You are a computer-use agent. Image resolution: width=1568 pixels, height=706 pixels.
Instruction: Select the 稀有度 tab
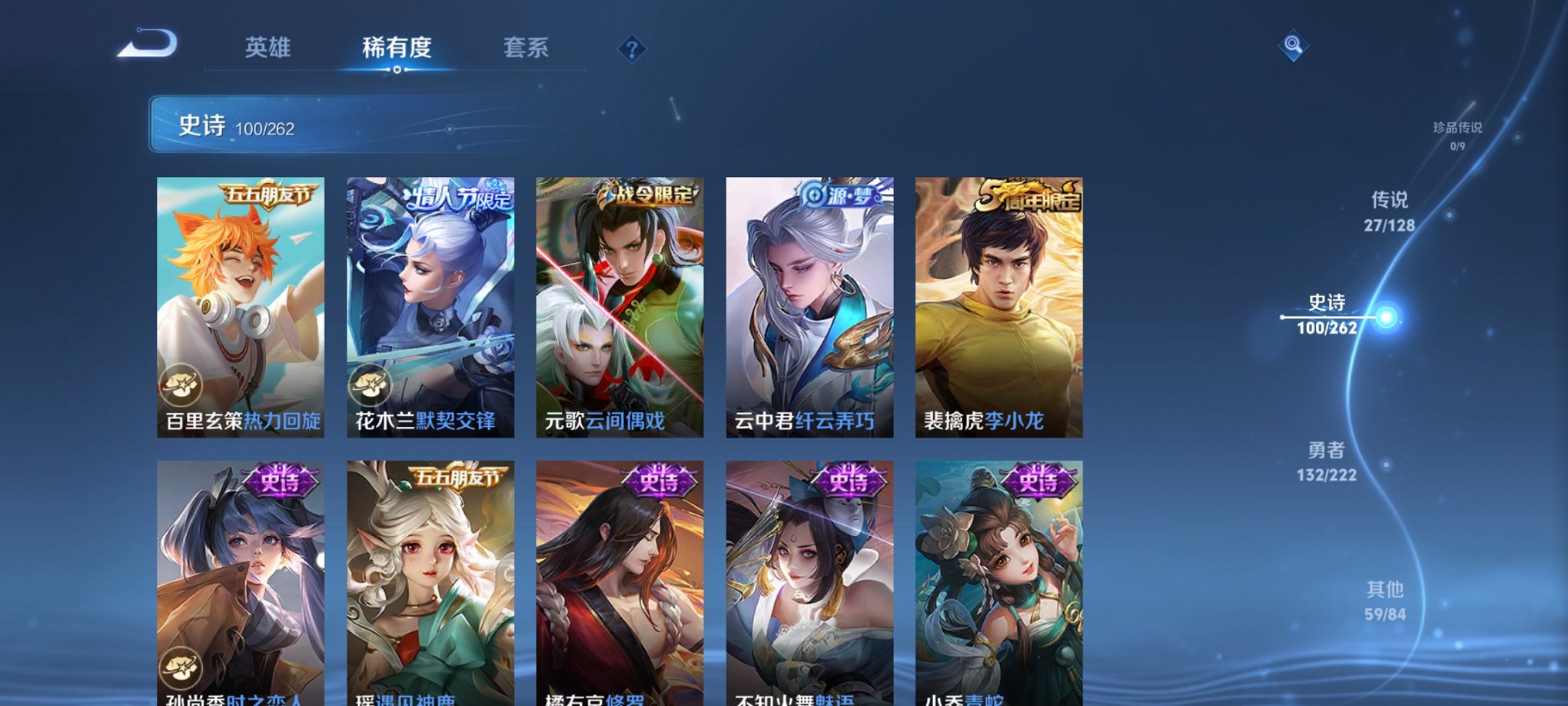[397, 48]
